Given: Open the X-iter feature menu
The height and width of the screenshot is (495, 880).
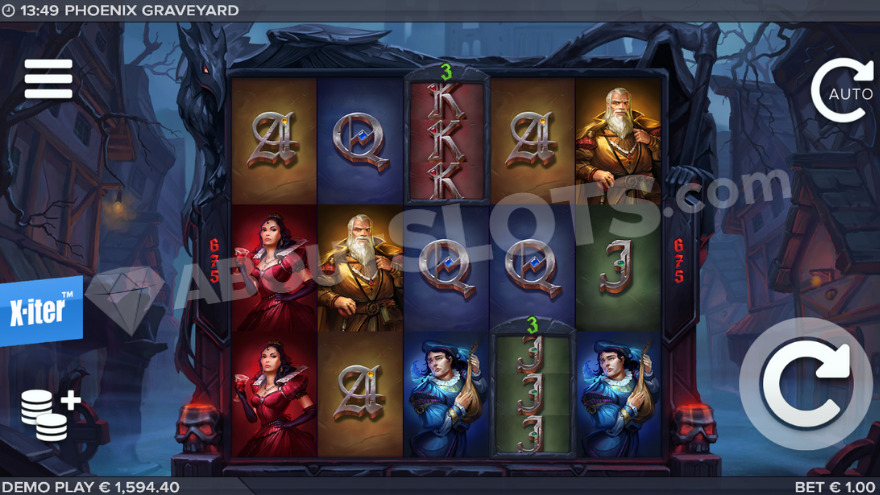Looking at the screenshot, I should pyautogui.click(x=41, y=310).
